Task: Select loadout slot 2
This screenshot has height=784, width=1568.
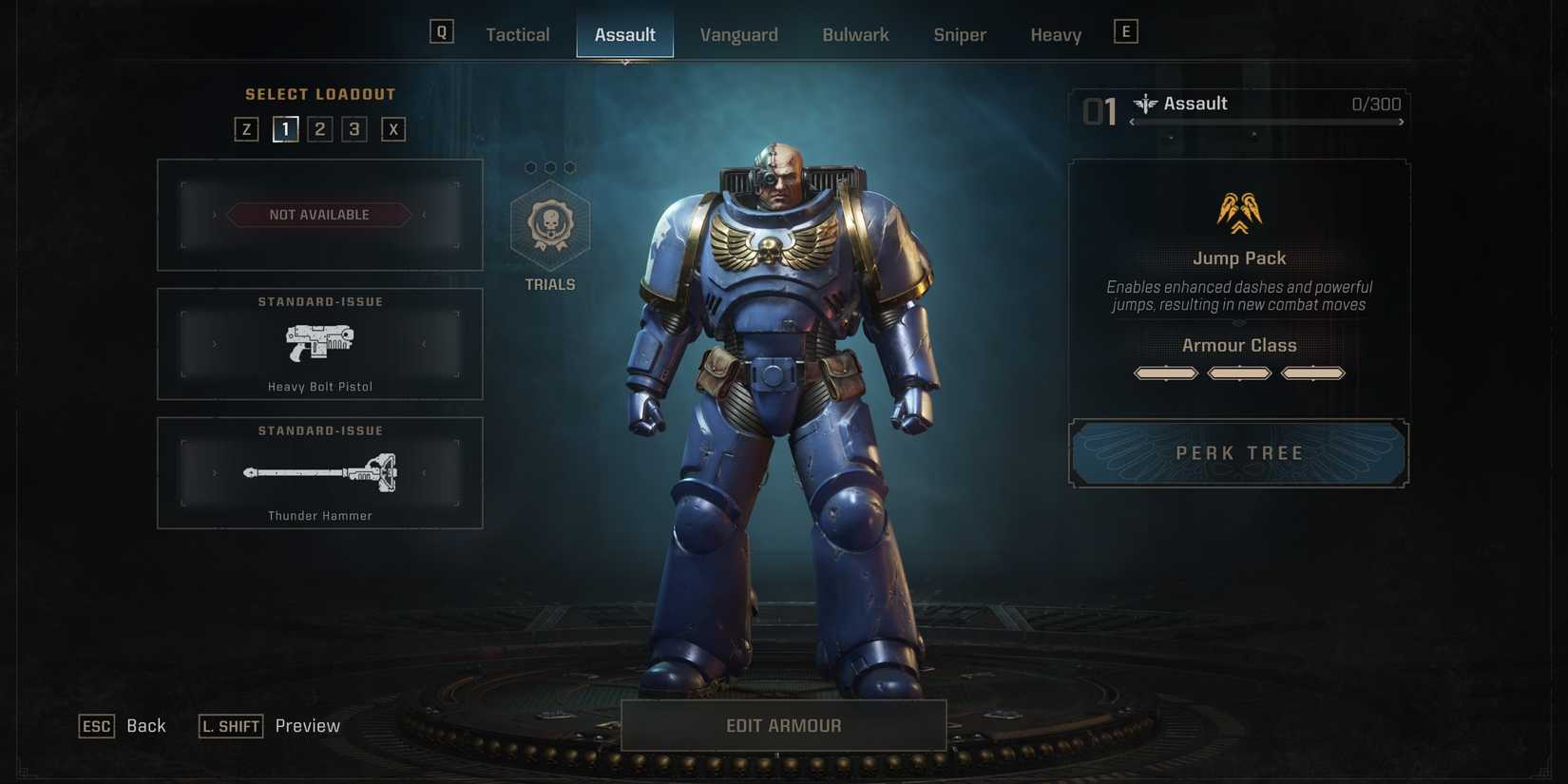Action: [x=319, y=128]
